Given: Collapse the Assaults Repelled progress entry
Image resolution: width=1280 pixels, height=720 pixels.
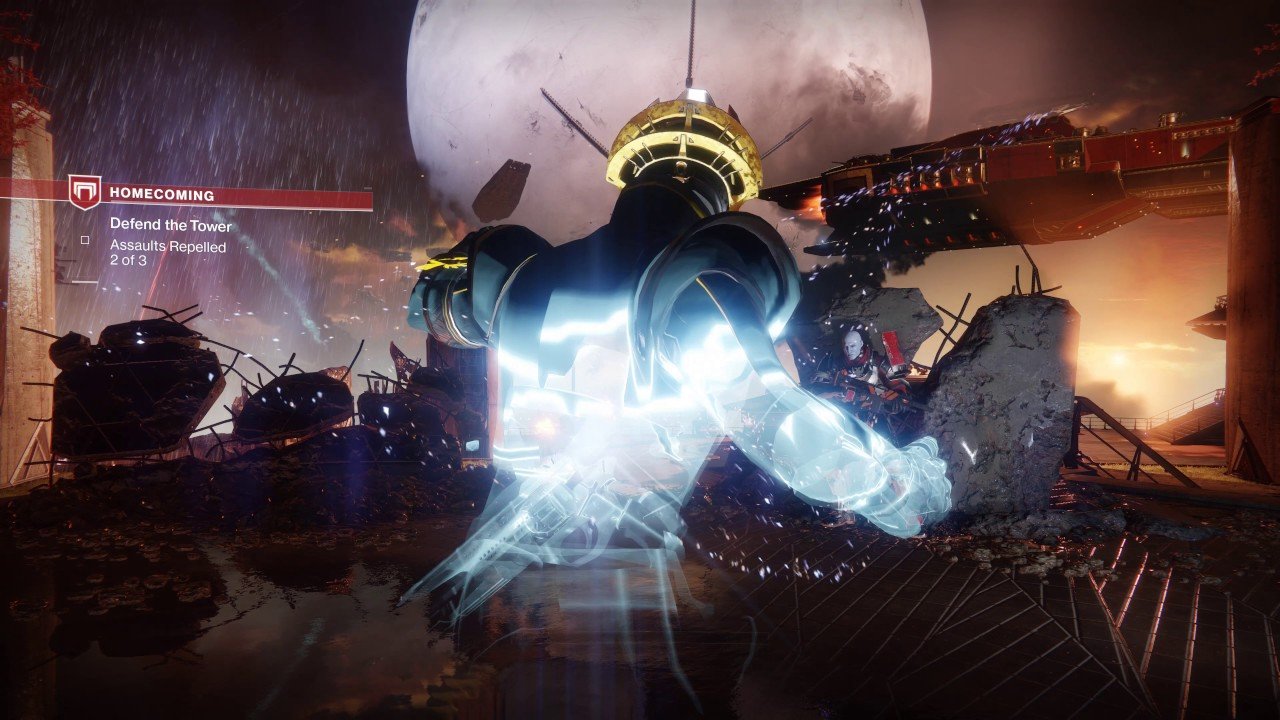Looking at the screenshot, I should pyautogui.click(x=168, y=247).
